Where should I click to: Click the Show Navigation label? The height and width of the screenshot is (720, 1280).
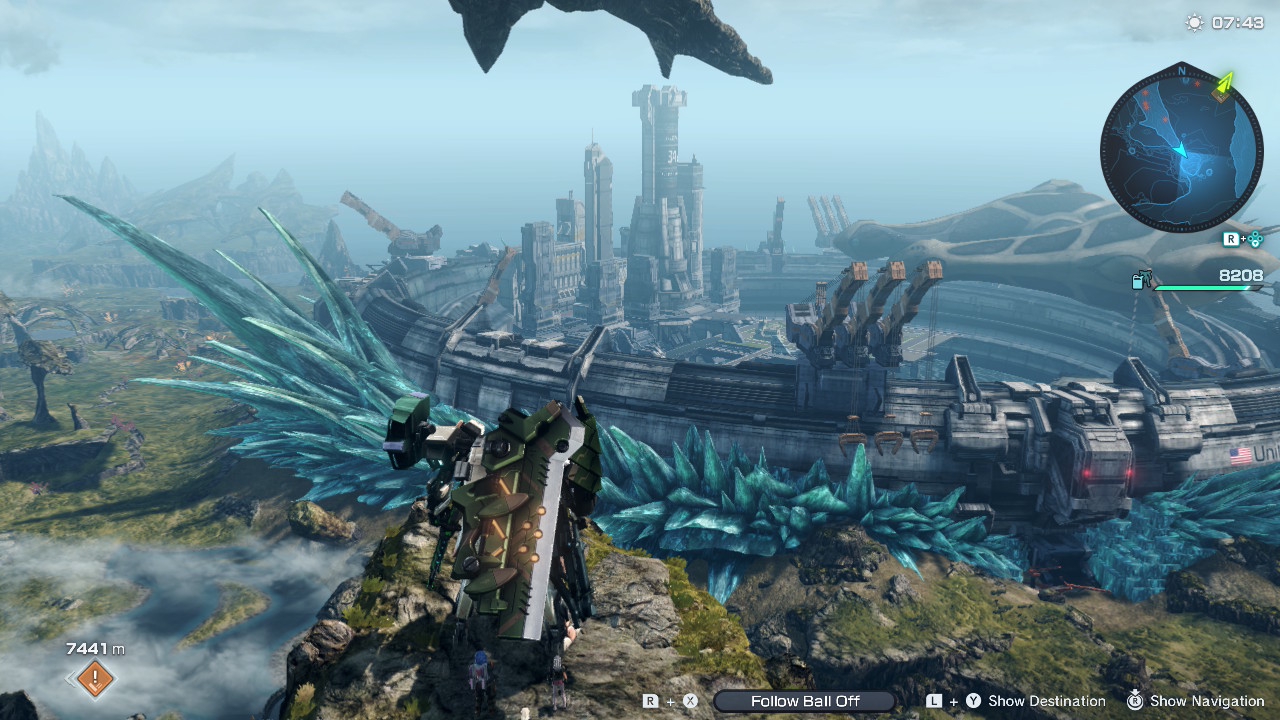(1206, 701)
